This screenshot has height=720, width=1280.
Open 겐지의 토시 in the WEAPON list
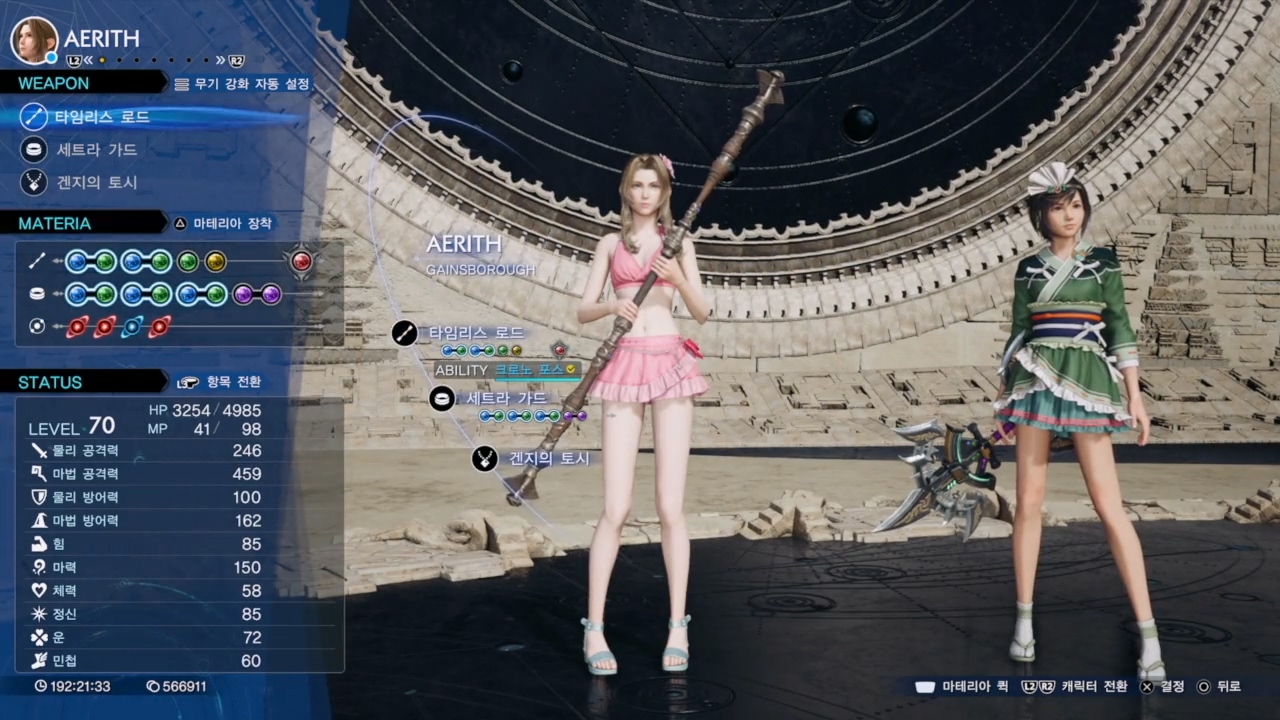click(97, 183)
